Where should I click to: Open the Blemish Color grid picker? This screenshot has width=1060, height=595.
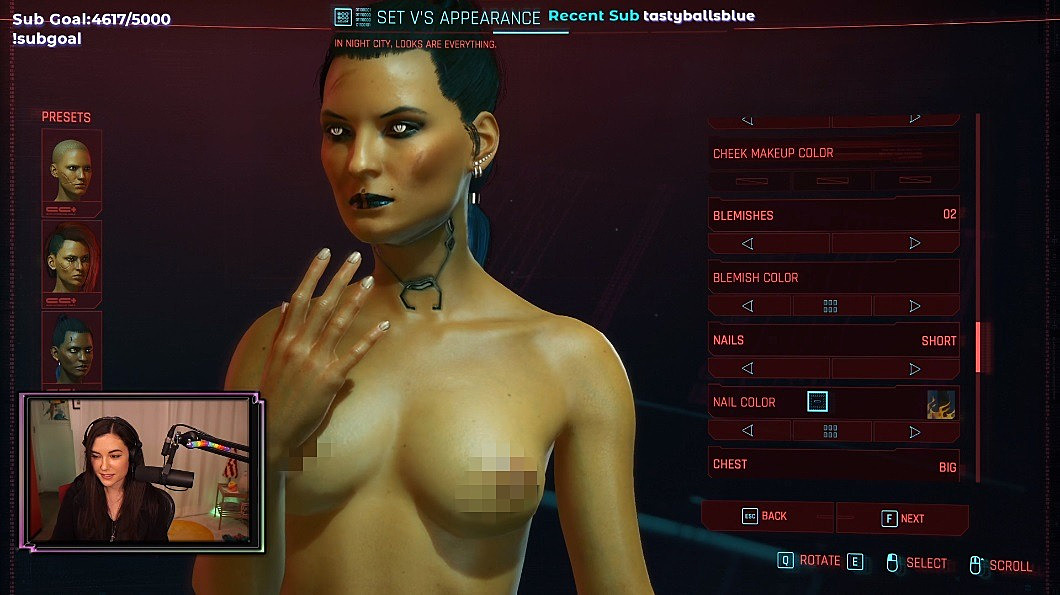(x=830, y=306)
